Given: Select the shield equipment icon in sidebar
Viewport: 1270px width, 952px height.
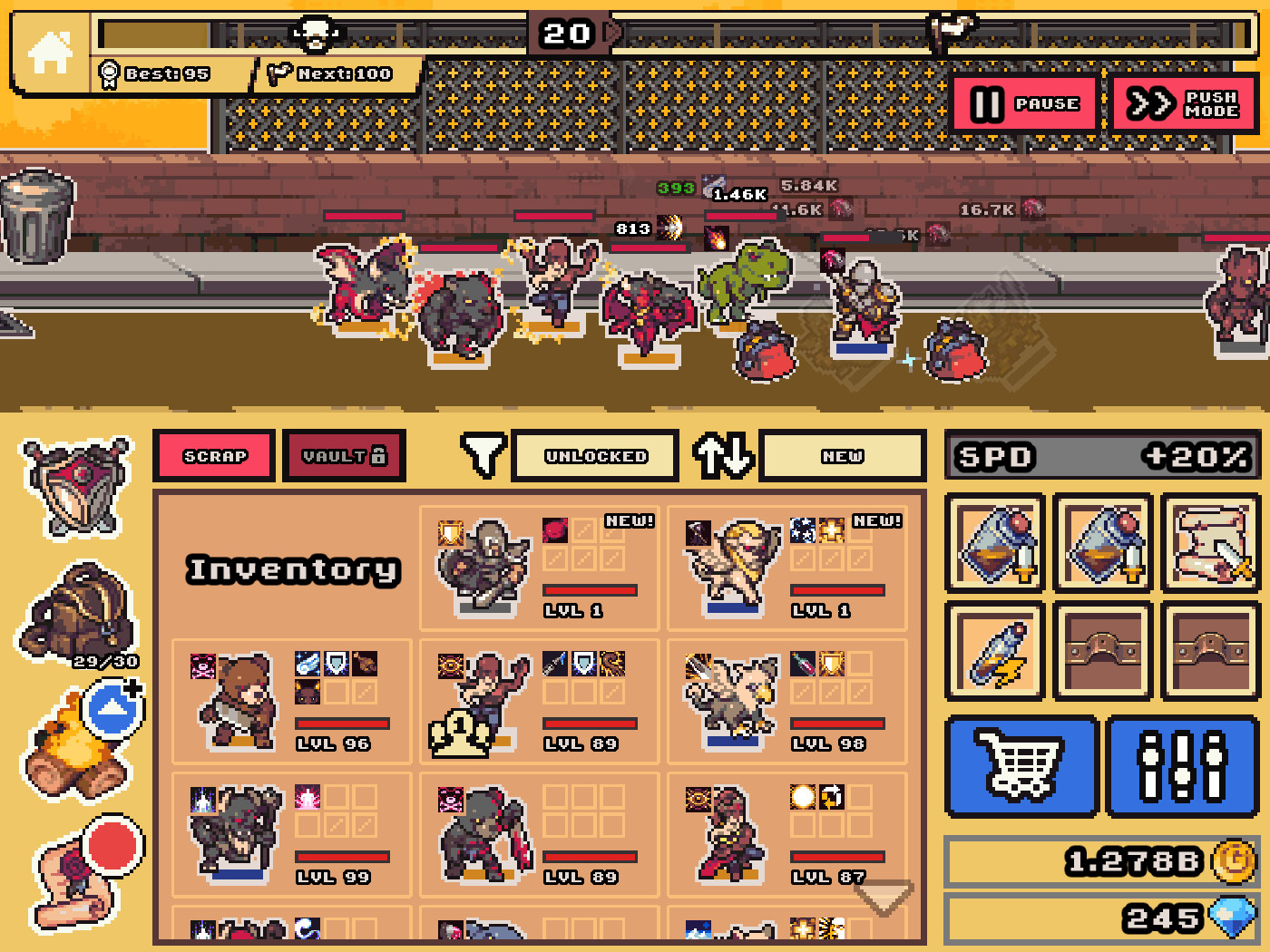Looking at the screenshot, I should [77, 490].
